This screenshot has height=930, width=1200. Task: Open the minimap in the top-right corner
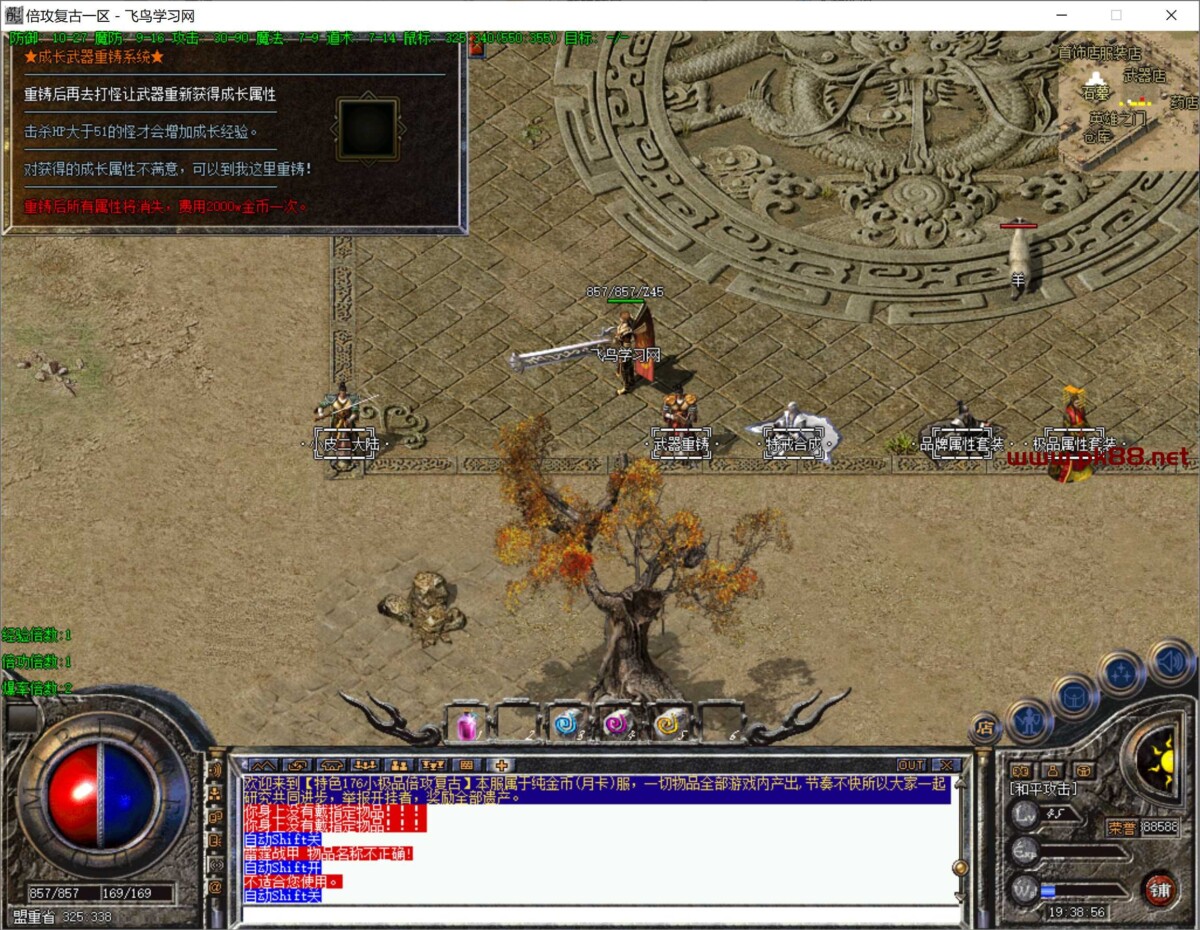click(1128, 100)
